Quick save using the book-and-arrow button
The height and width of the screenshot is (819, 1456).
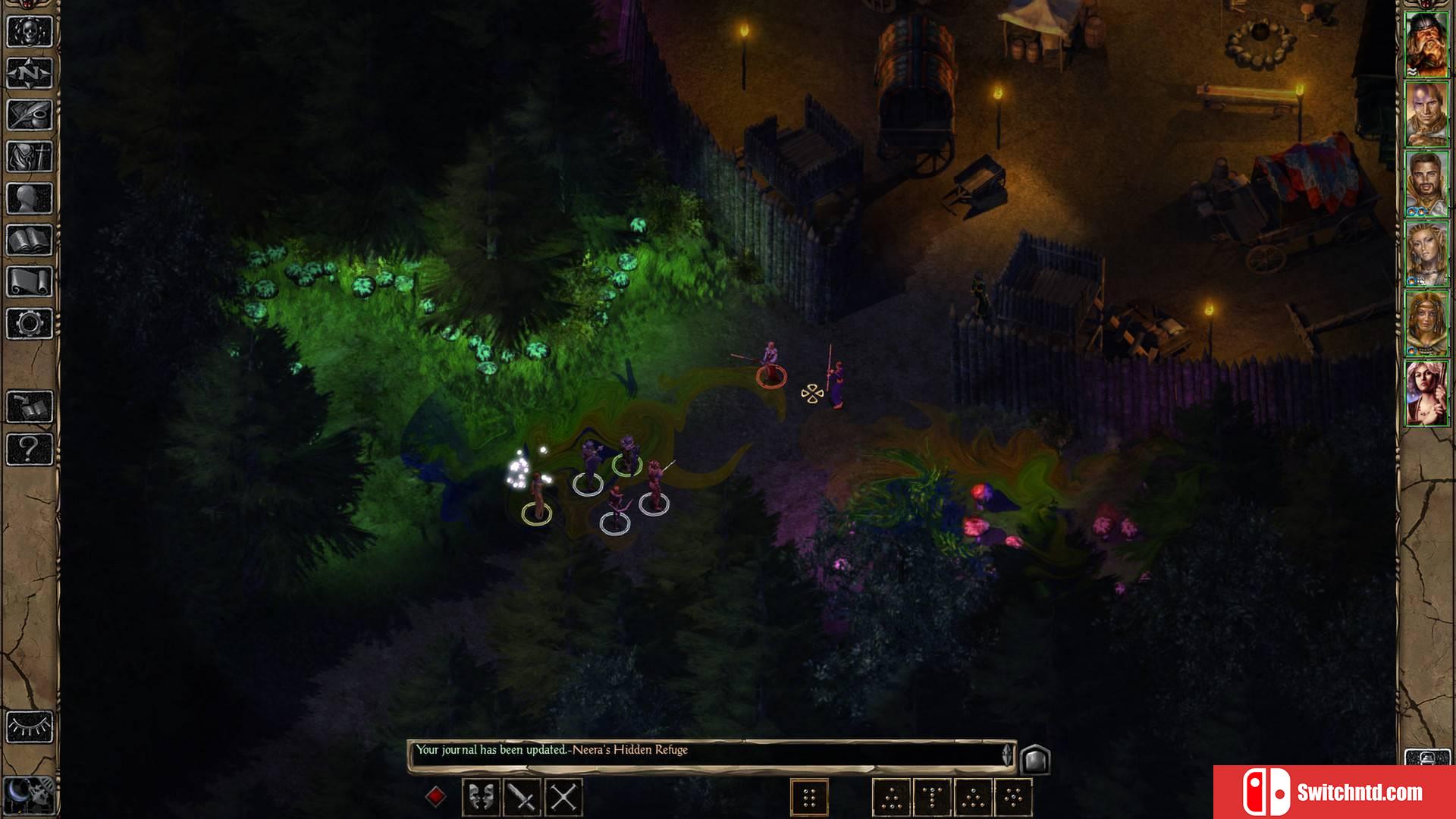[x=30, y=407]
